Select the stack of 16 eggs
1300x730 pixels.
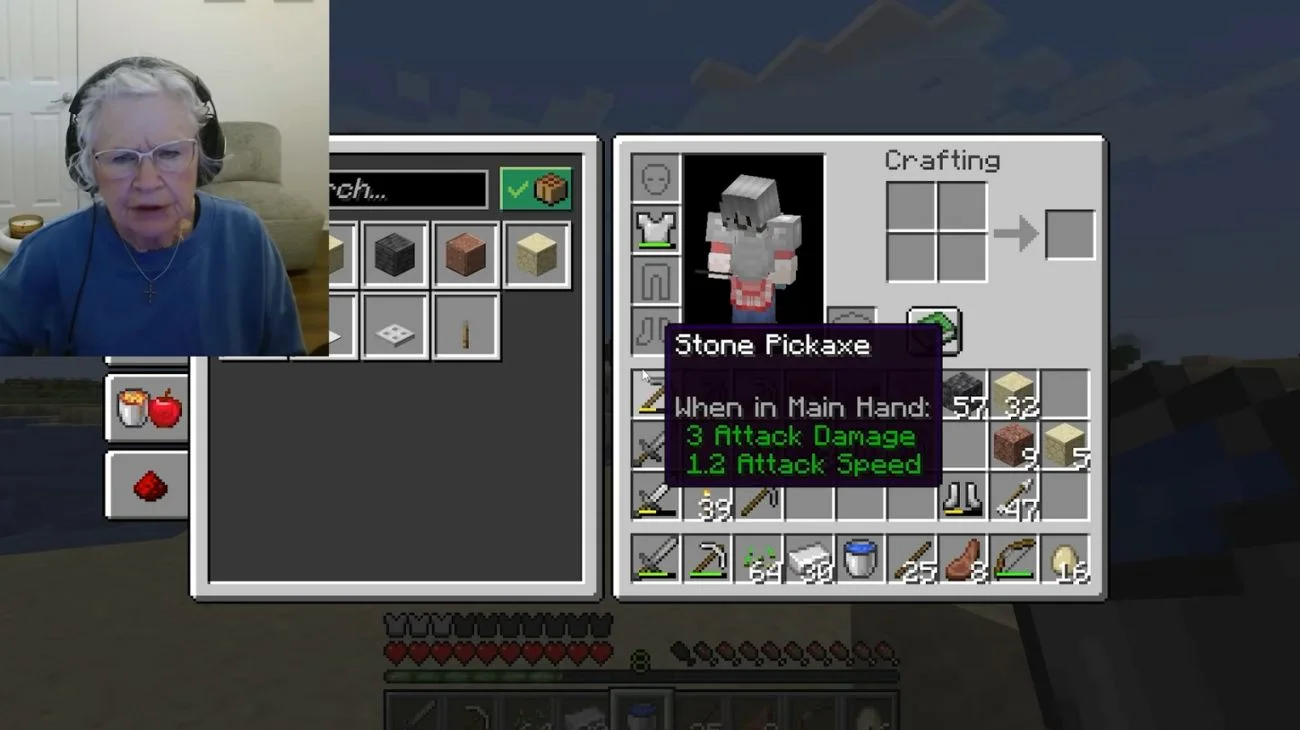(1065, 559)
